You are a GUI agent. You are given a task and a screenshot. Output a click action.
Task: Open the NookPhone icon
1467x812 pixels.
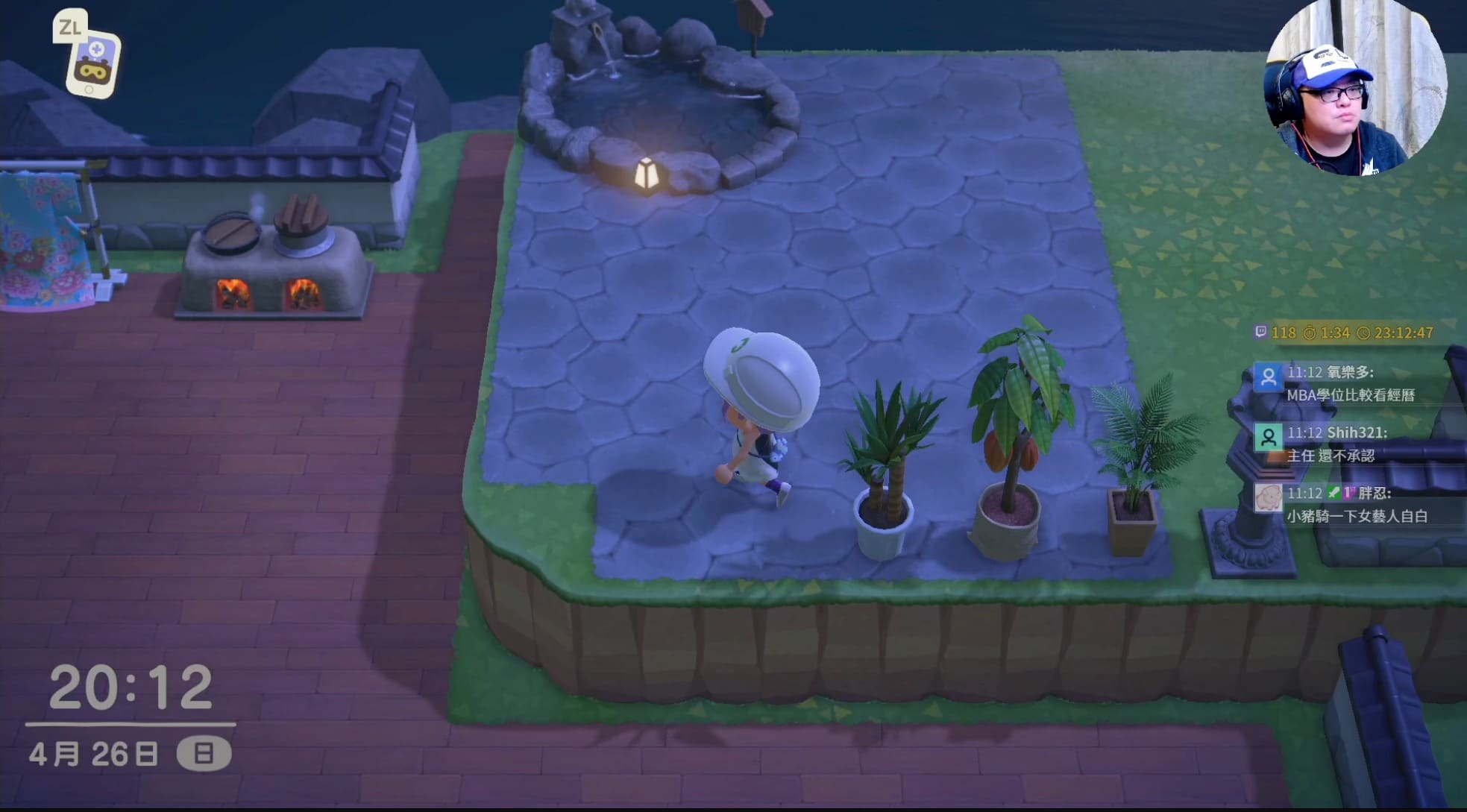(x=93, y=64)
